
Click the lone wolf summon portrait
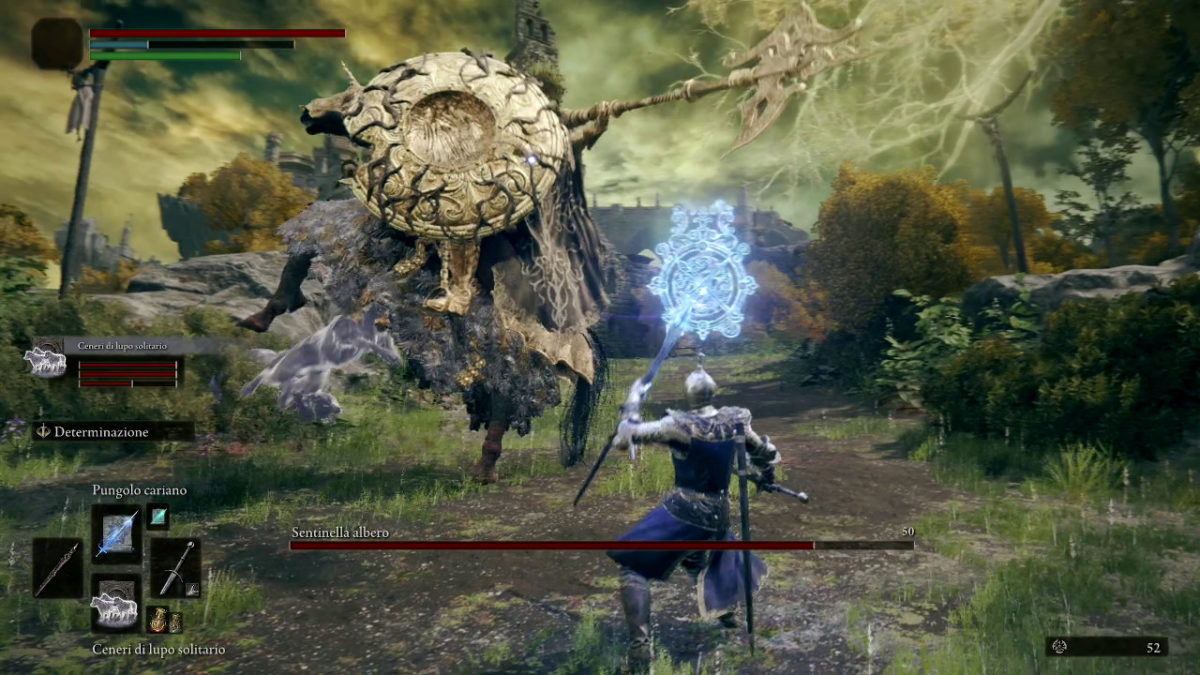[x=46, y=362]
